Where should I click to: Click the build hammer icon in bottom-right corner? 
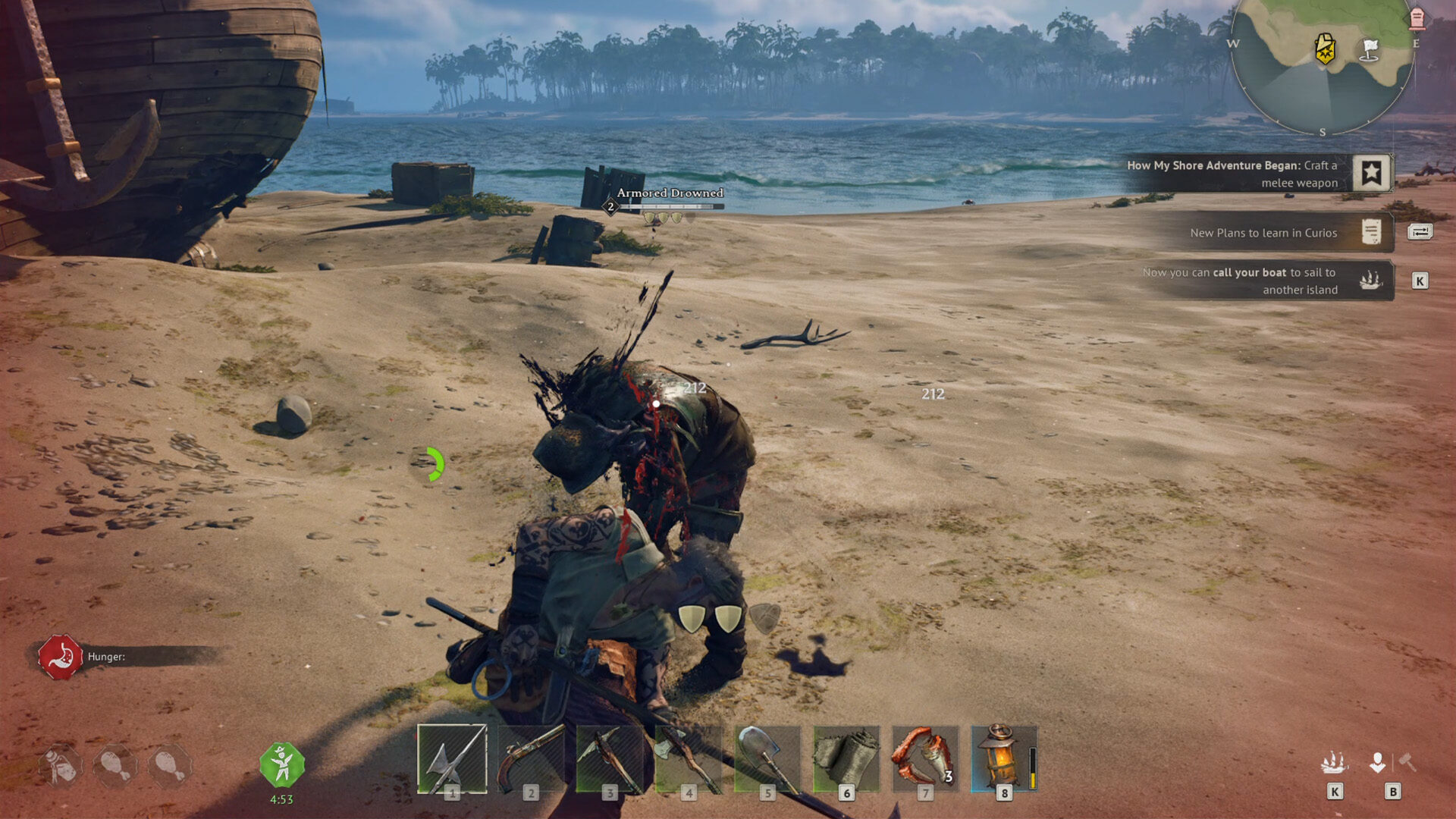pyautogui.click(x=1407, y=761)
